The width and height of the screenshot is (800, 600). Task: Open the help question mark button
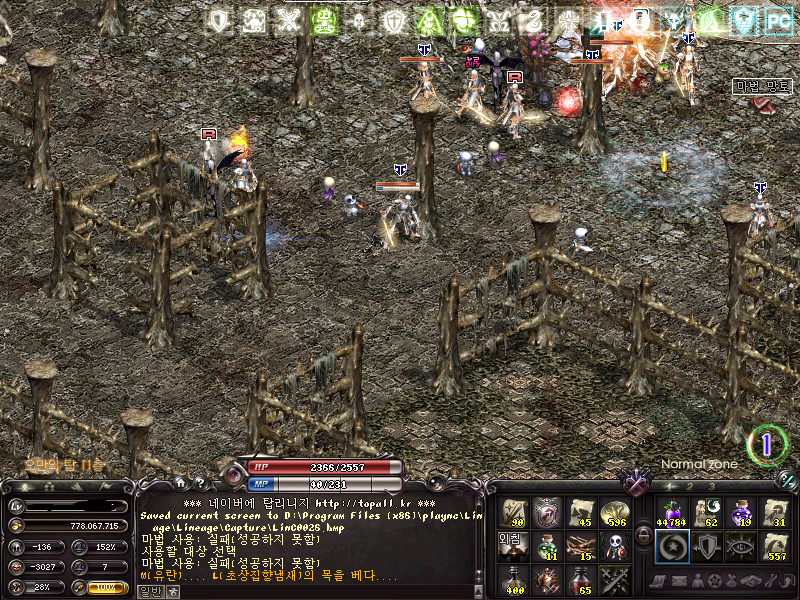(200, 483)
